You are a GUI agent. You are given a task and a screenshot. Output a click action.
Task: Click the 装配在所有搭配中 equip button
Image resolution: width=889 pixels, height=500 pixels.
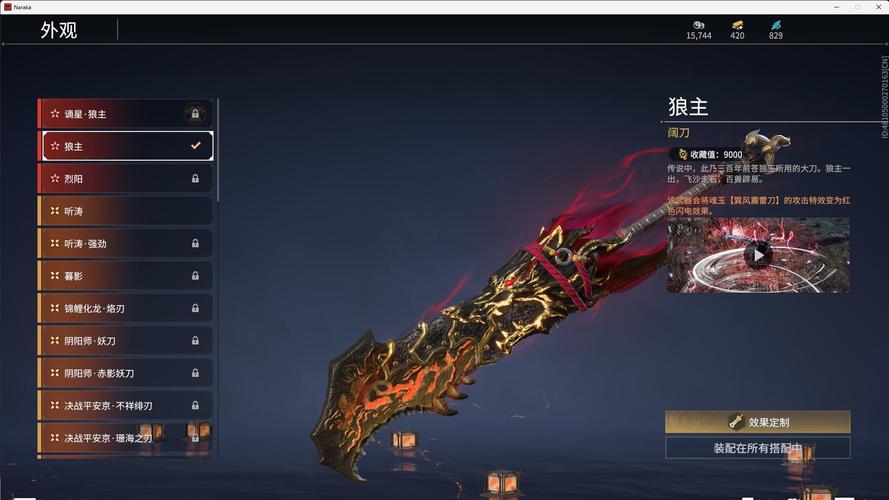coord(757,448)
